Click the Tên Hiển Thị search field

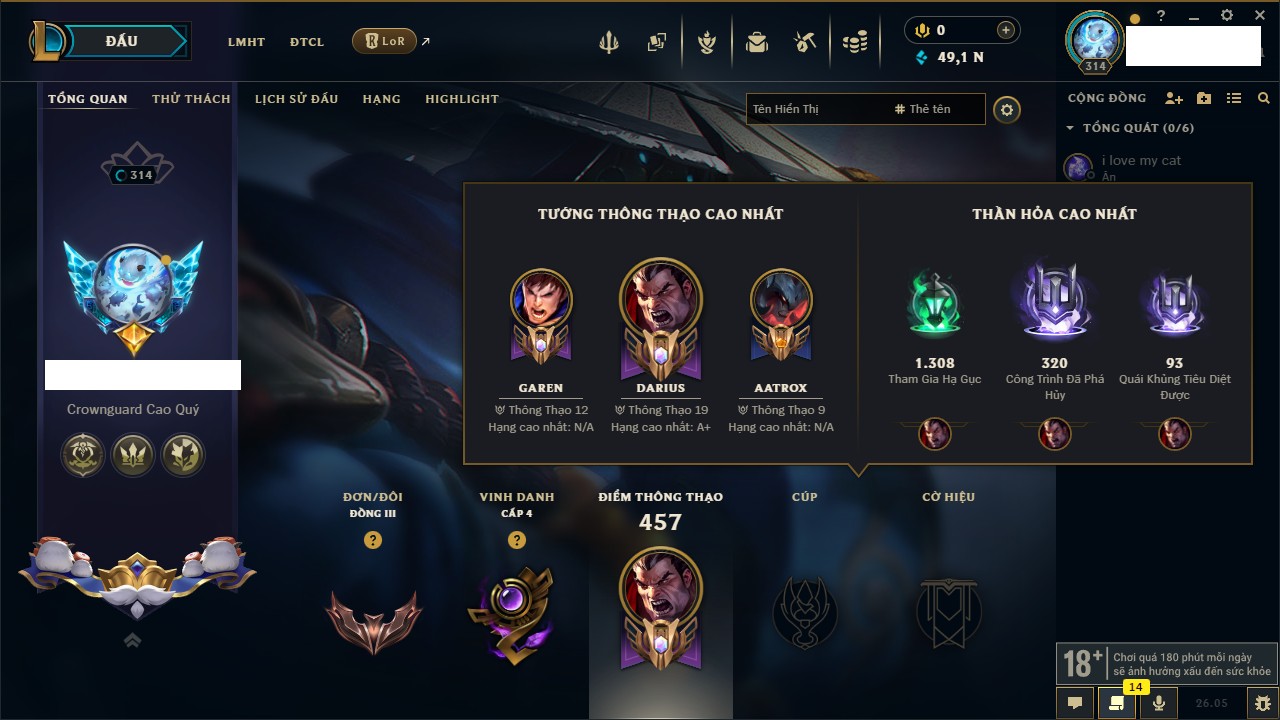coord(815,109)
